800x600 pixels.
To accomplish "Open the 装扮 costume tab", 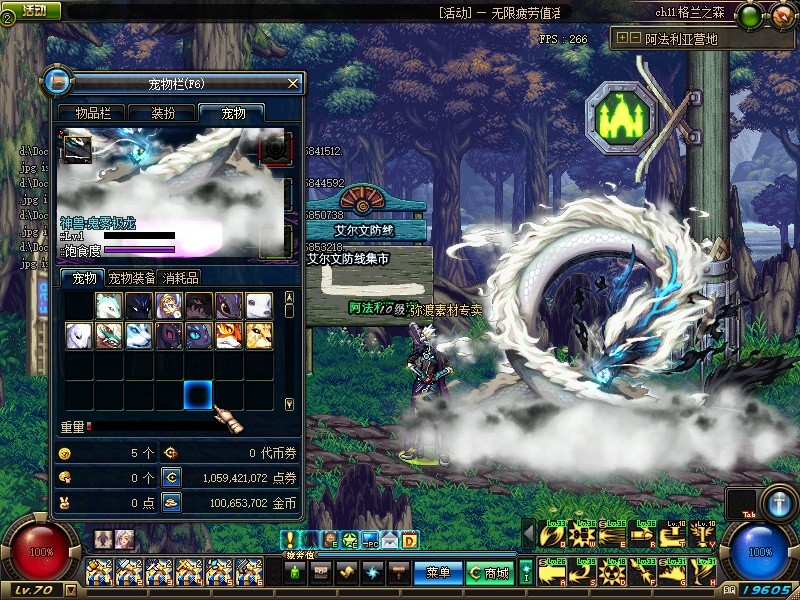I will click(162, 114).
